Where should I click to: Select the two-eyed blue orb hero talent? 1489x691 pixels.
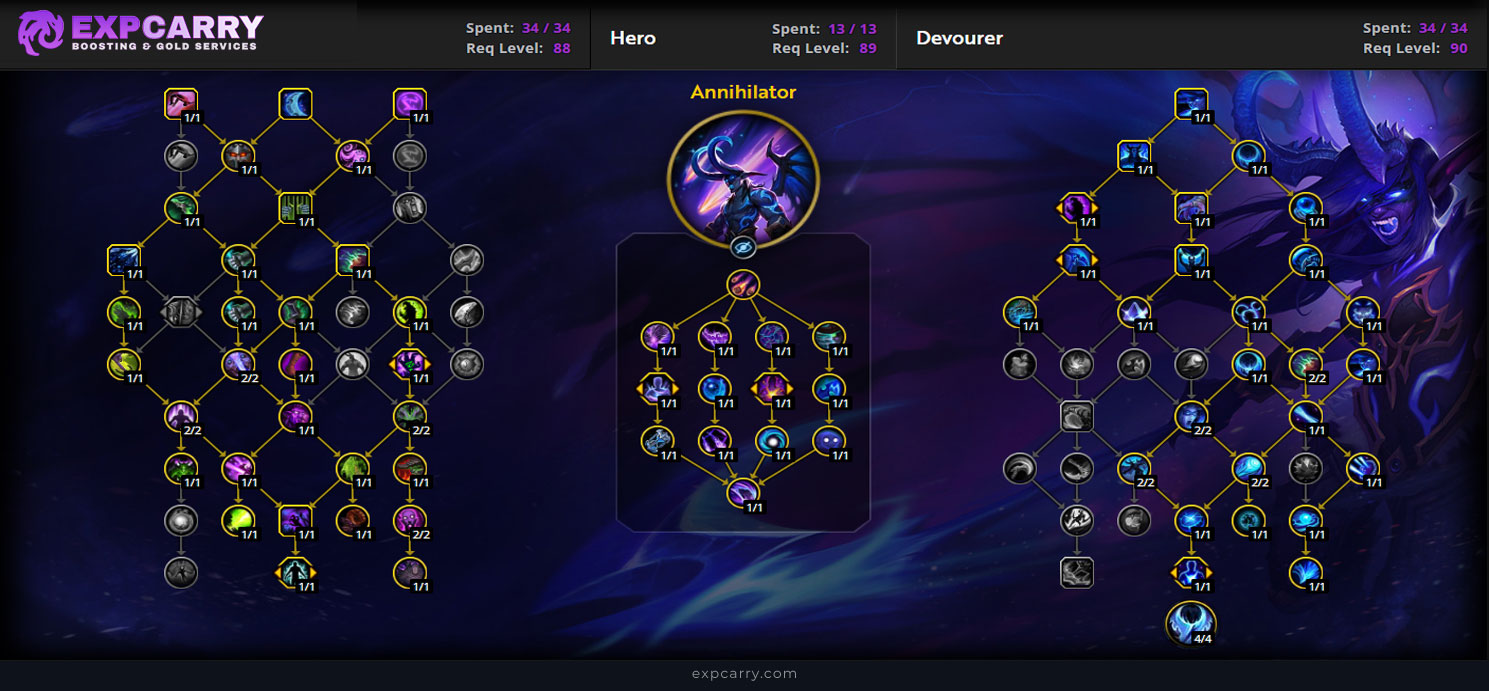point(829,440)
